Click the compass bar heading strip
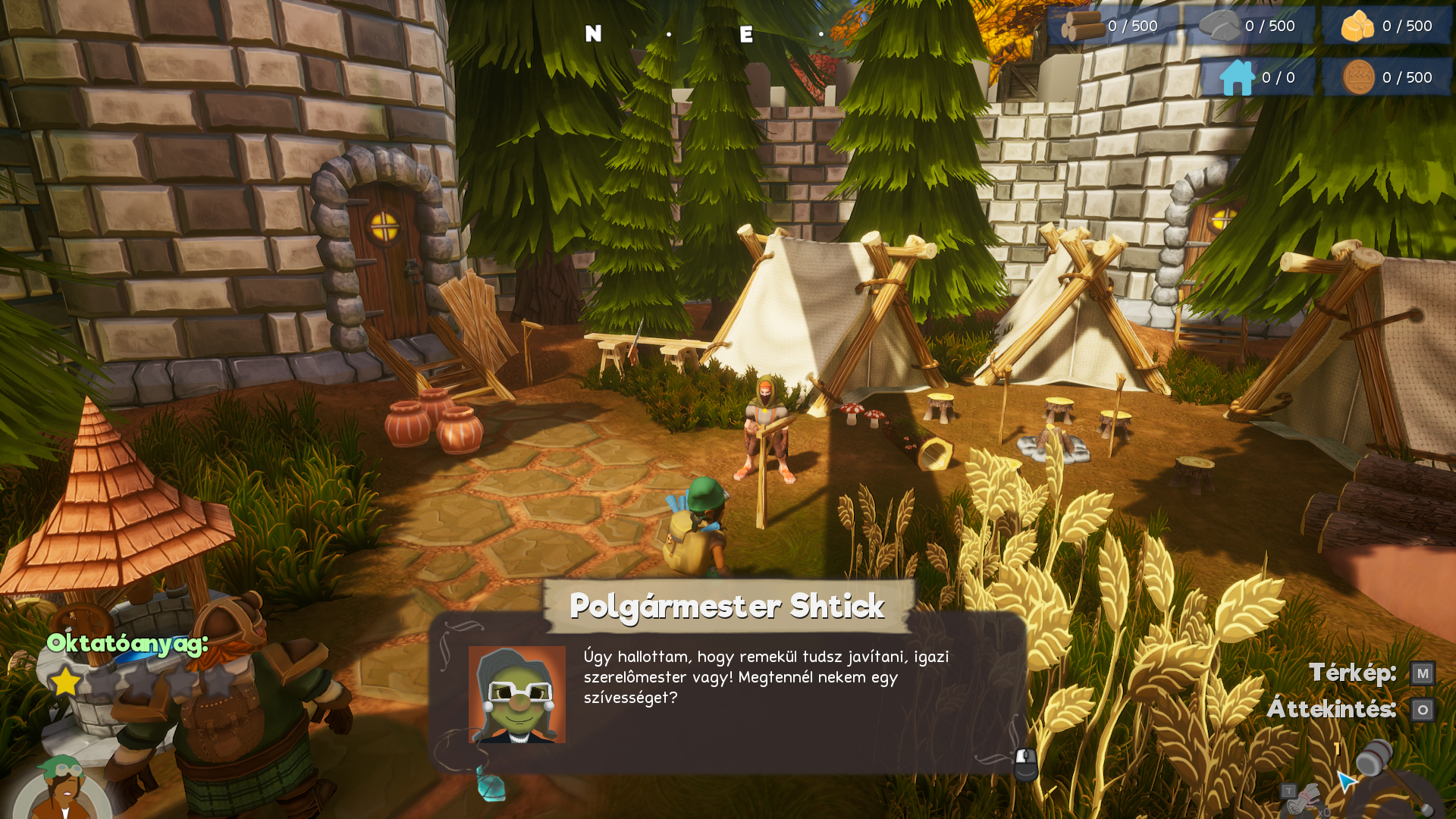Screen dimensions: 1456x819 (x=705, y=34)
